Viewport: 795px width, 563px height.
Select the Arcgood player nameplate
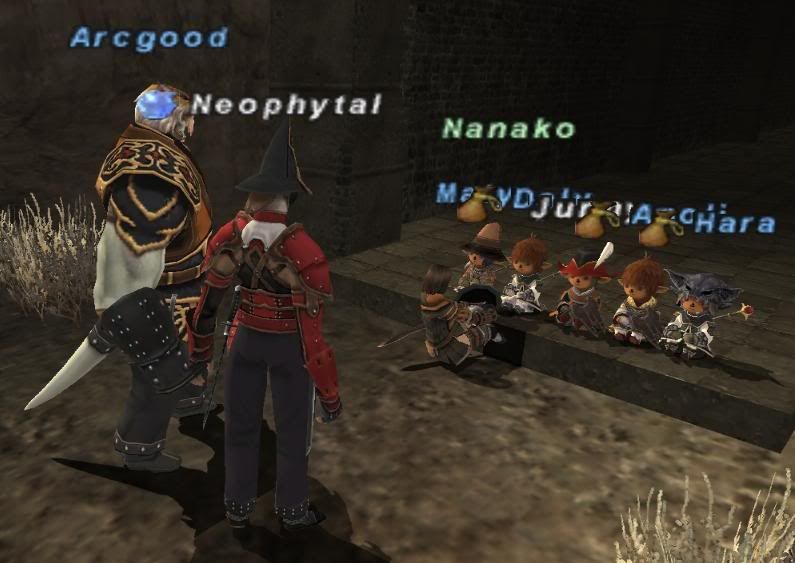pos(149,39)
